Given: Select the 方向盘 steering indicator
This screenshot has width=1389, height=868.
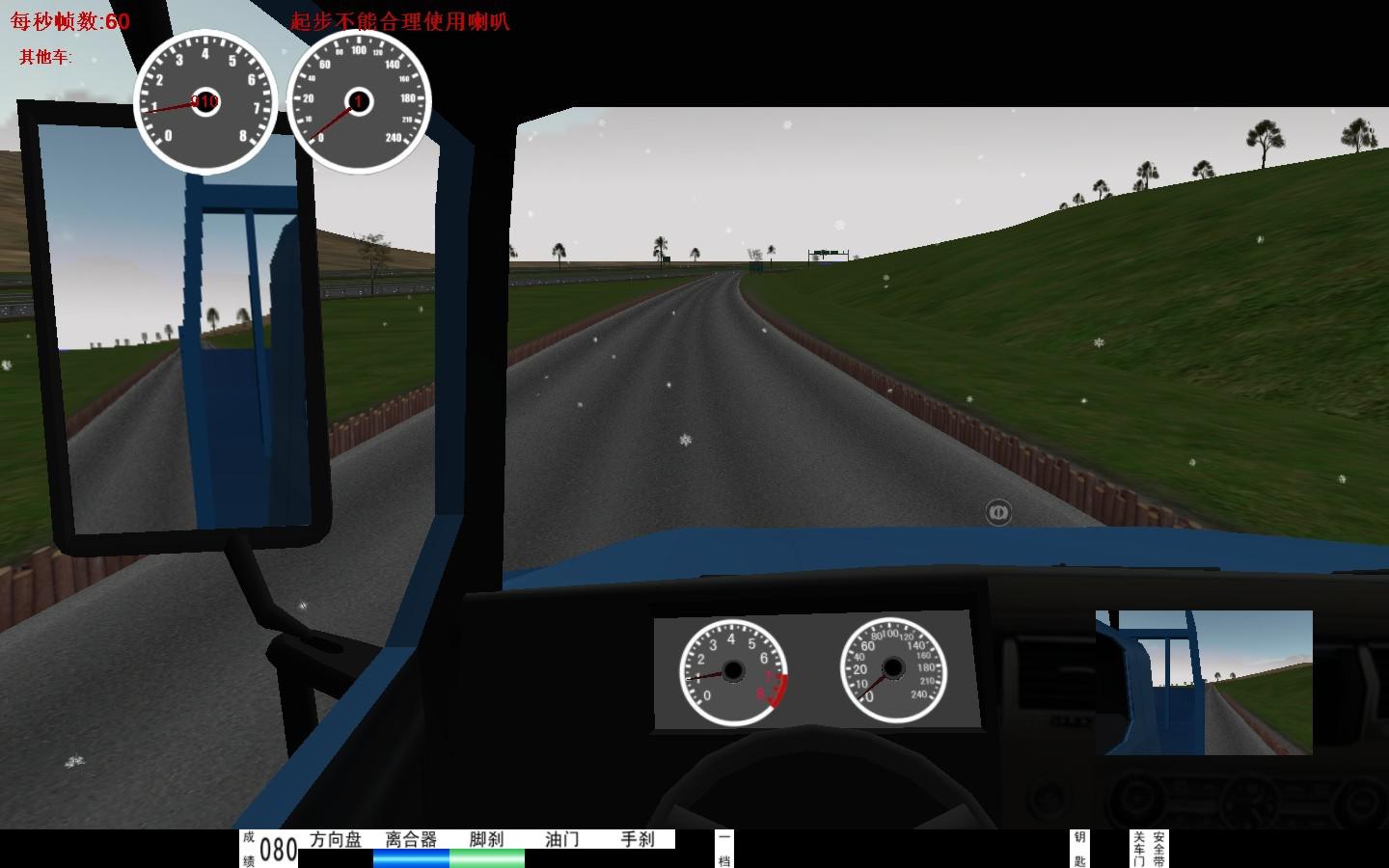Looking at the screenshot, I should coord(336,840).
